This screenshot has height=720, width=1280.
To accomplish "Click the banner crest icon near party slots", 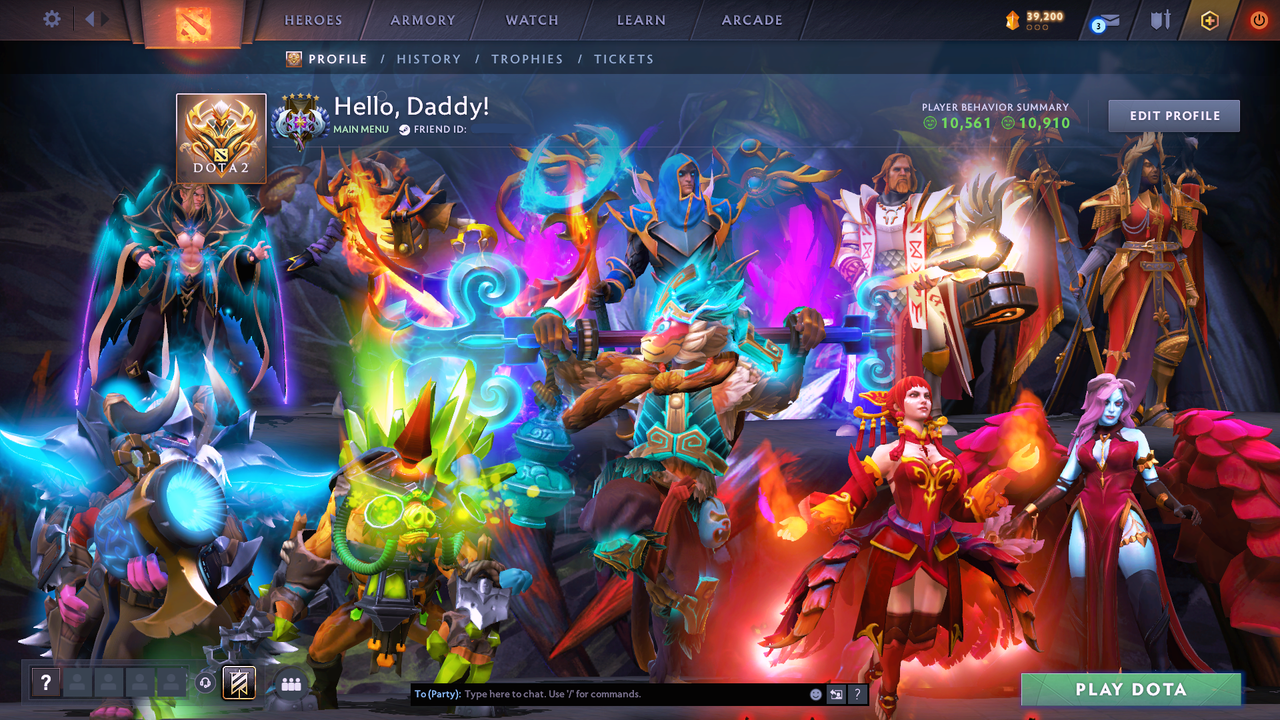I will coord(240,684).
